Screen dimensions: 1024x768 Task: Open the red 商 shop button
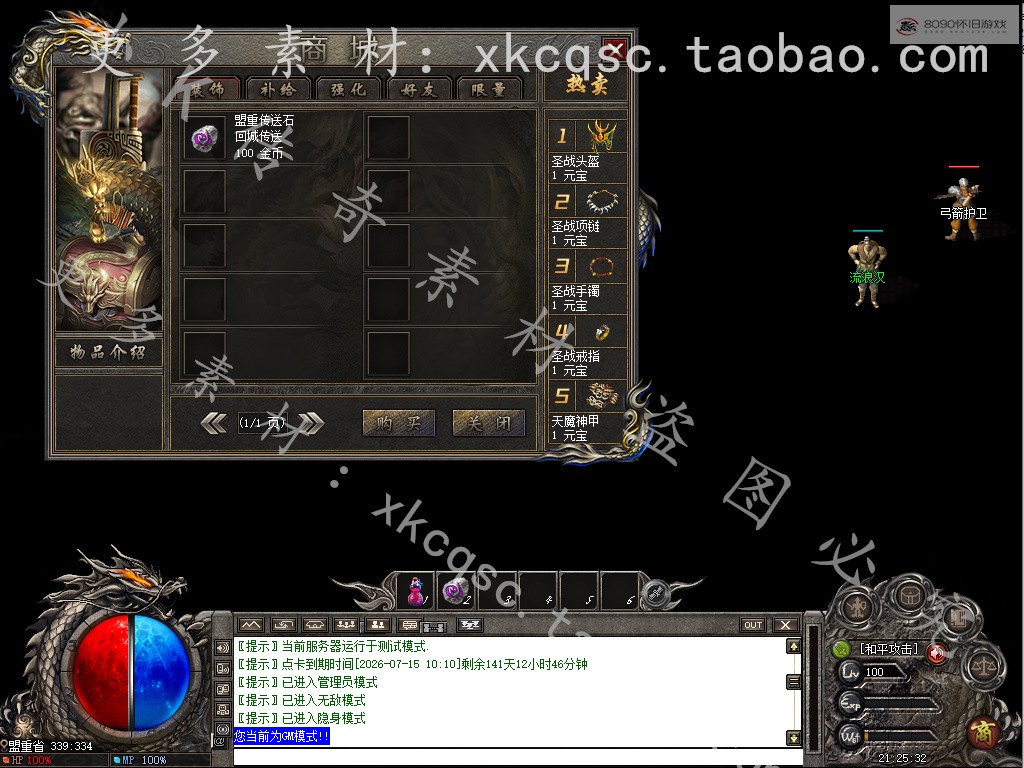click(x=983, y=732)
